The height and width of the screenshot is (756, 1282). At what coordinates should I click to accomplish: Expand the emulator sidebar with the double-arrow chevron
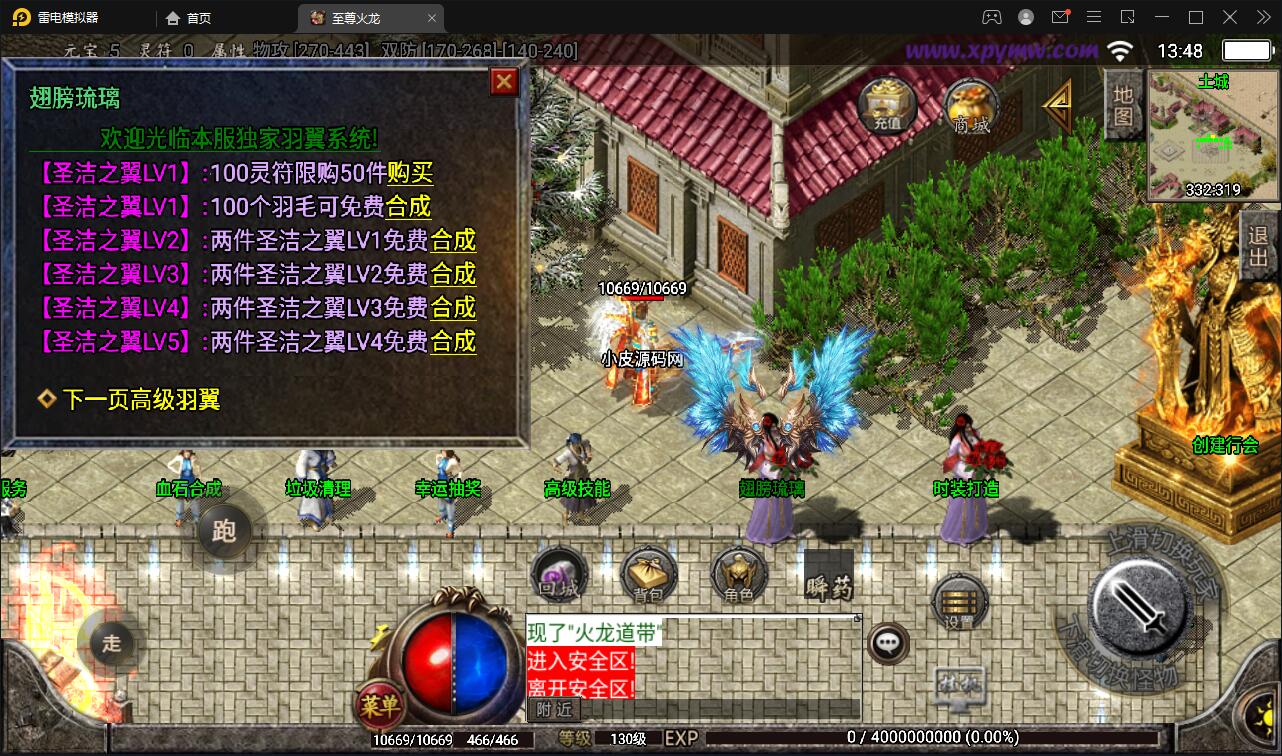(1262, 17)
